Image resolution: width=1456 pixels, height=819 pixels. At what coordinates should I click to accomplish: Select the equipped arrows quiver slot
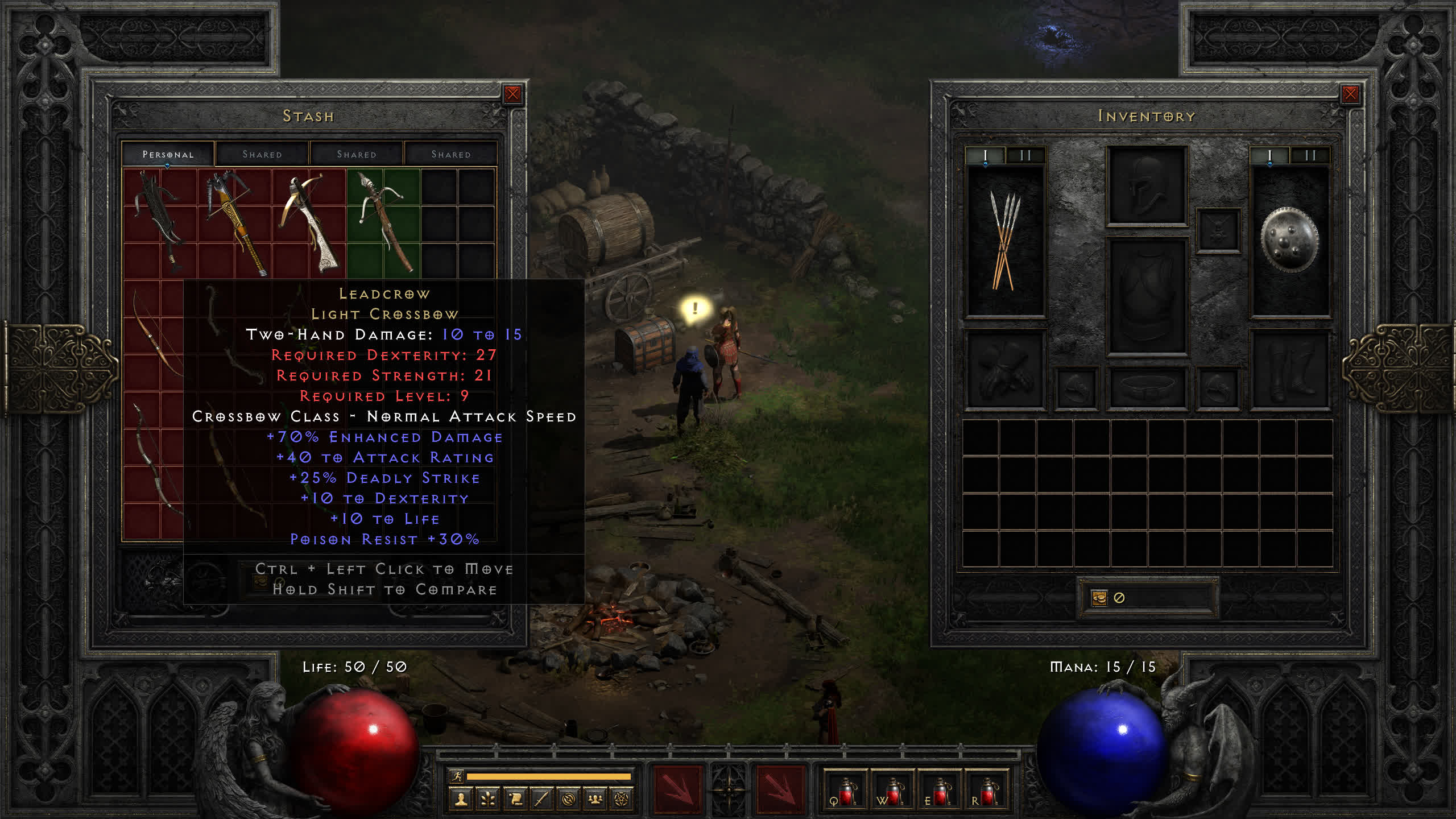tap(1006, 240)
